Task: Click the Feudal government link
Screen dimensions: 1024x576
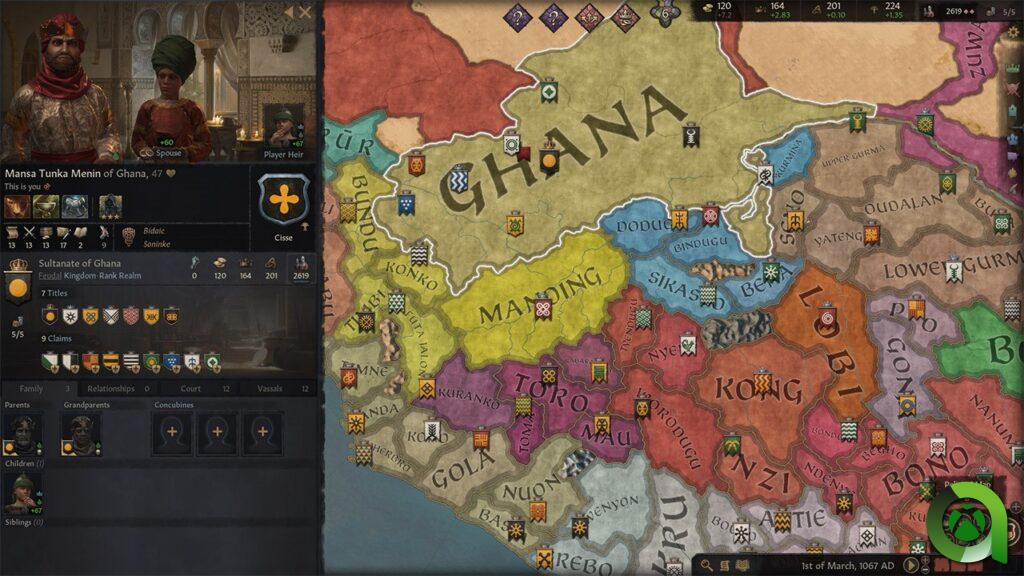Action: 50,273
